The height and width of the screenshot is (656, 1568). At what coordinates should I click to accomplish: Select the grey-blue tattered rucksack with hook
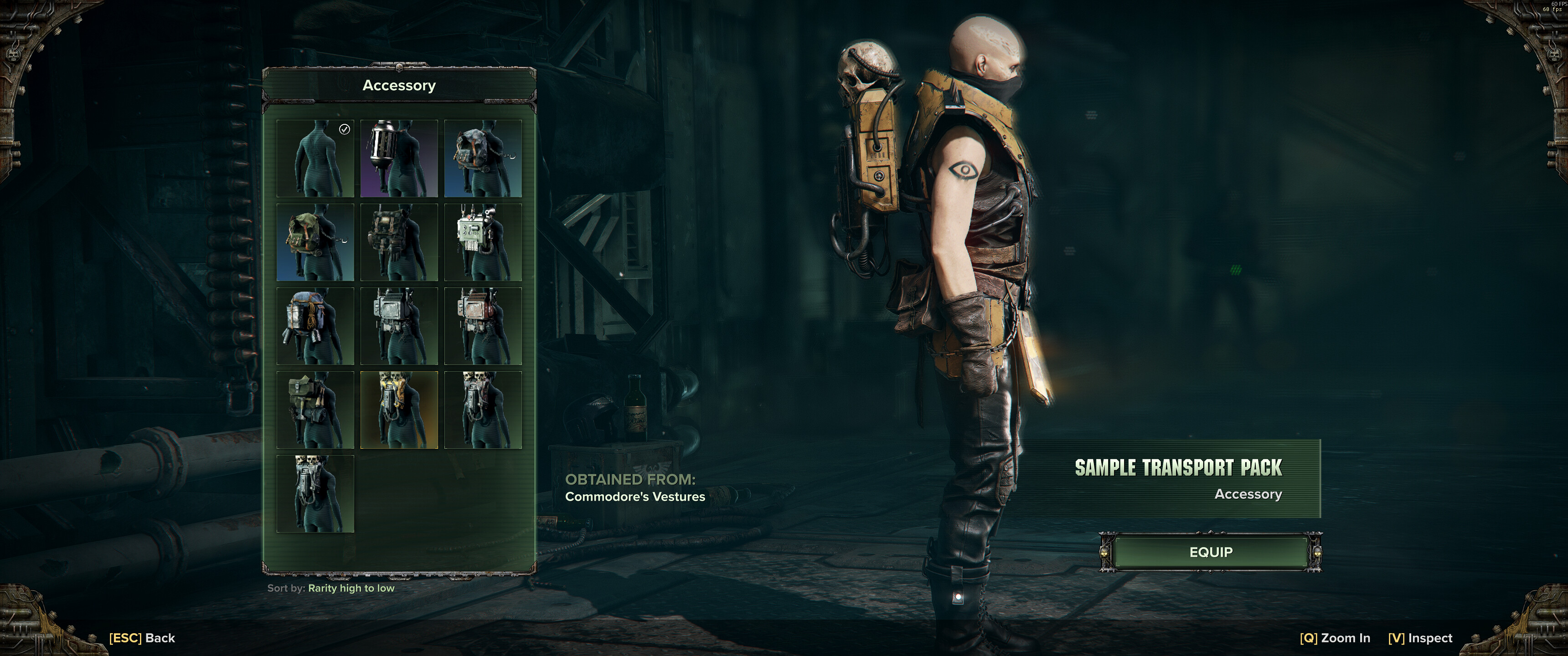coord(483,158)
